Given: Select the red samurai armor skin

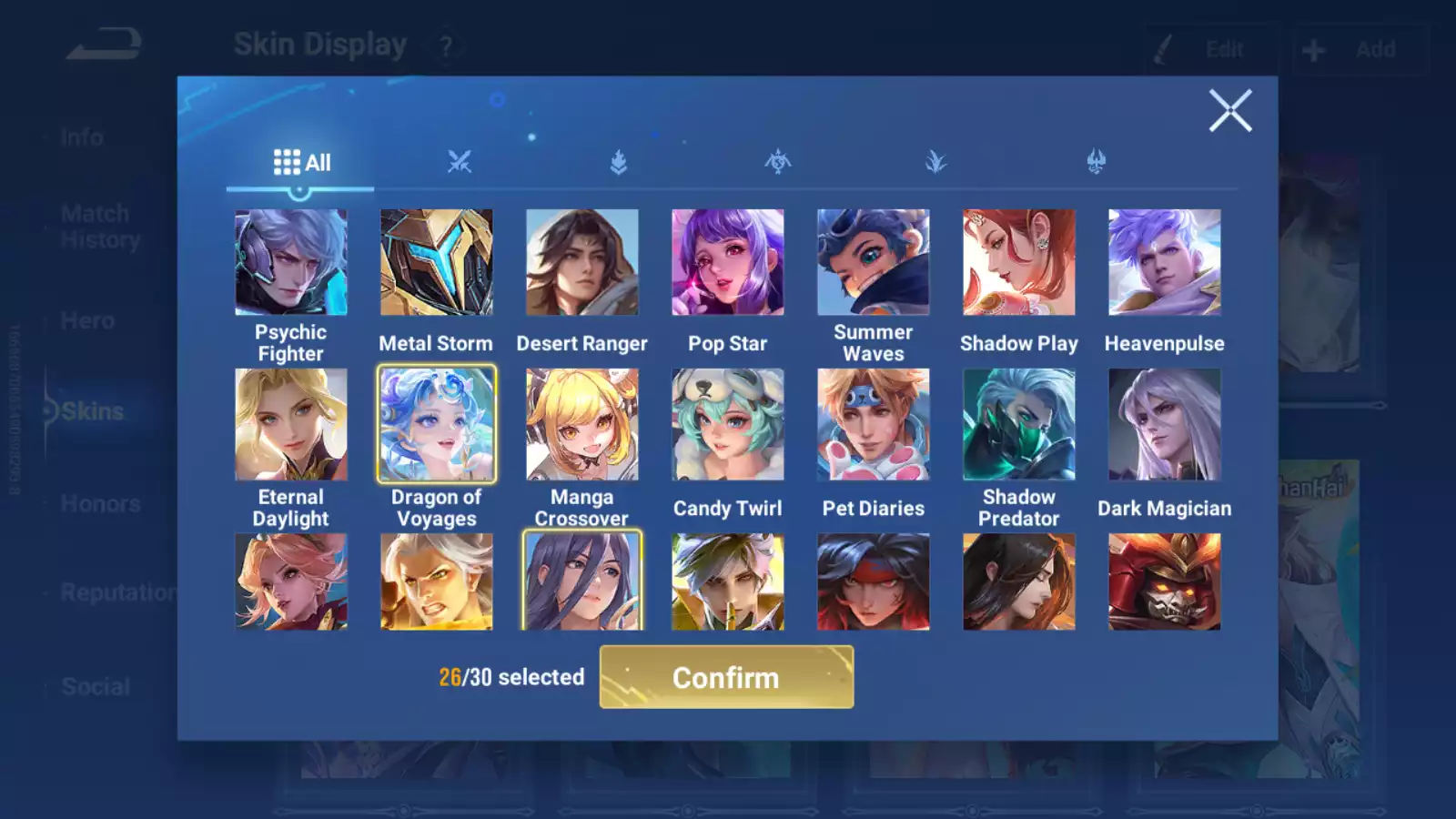Looking at the screenshot, I should [x=1165, y=582].
